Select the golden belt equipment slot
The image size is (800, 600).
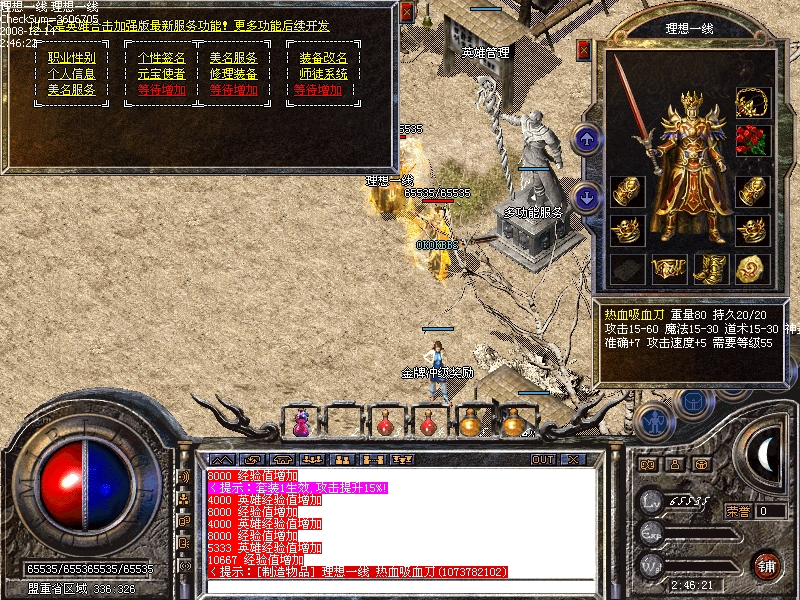click(x=669, y=268)
